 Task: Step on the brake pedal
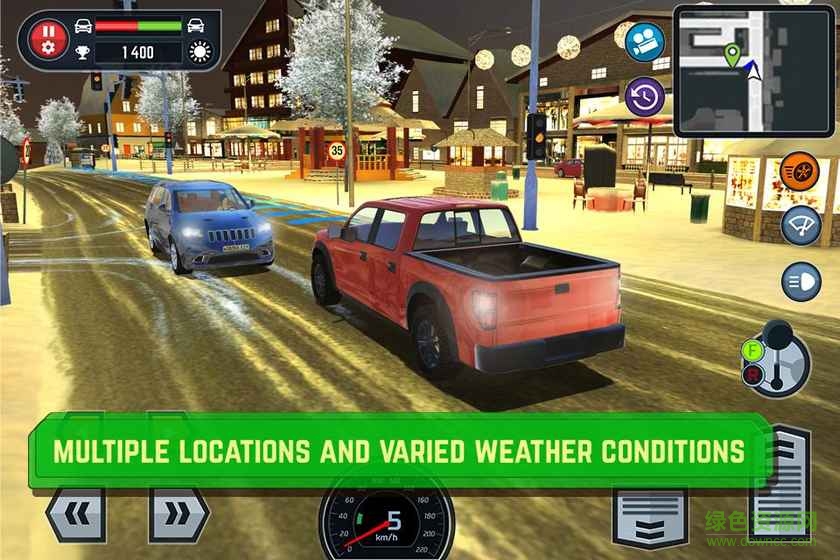point(650,516)
